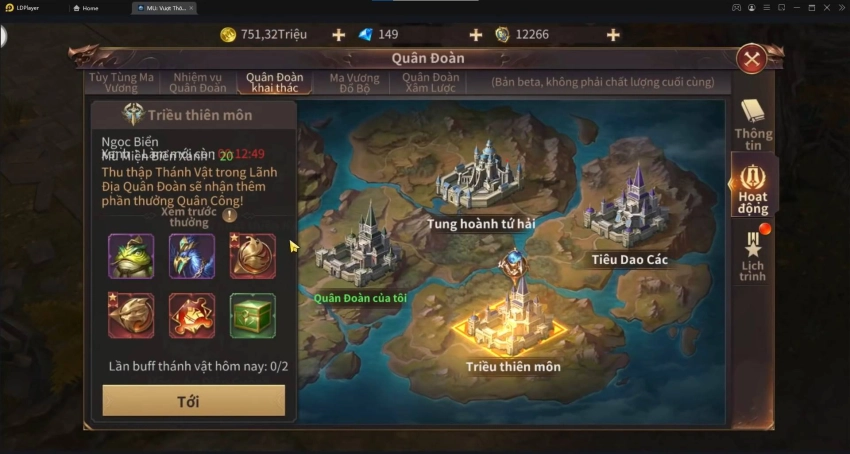The image size is (850, 454).
Task: Select the Quân Đoàn khai thác tab
Action: 274,82
